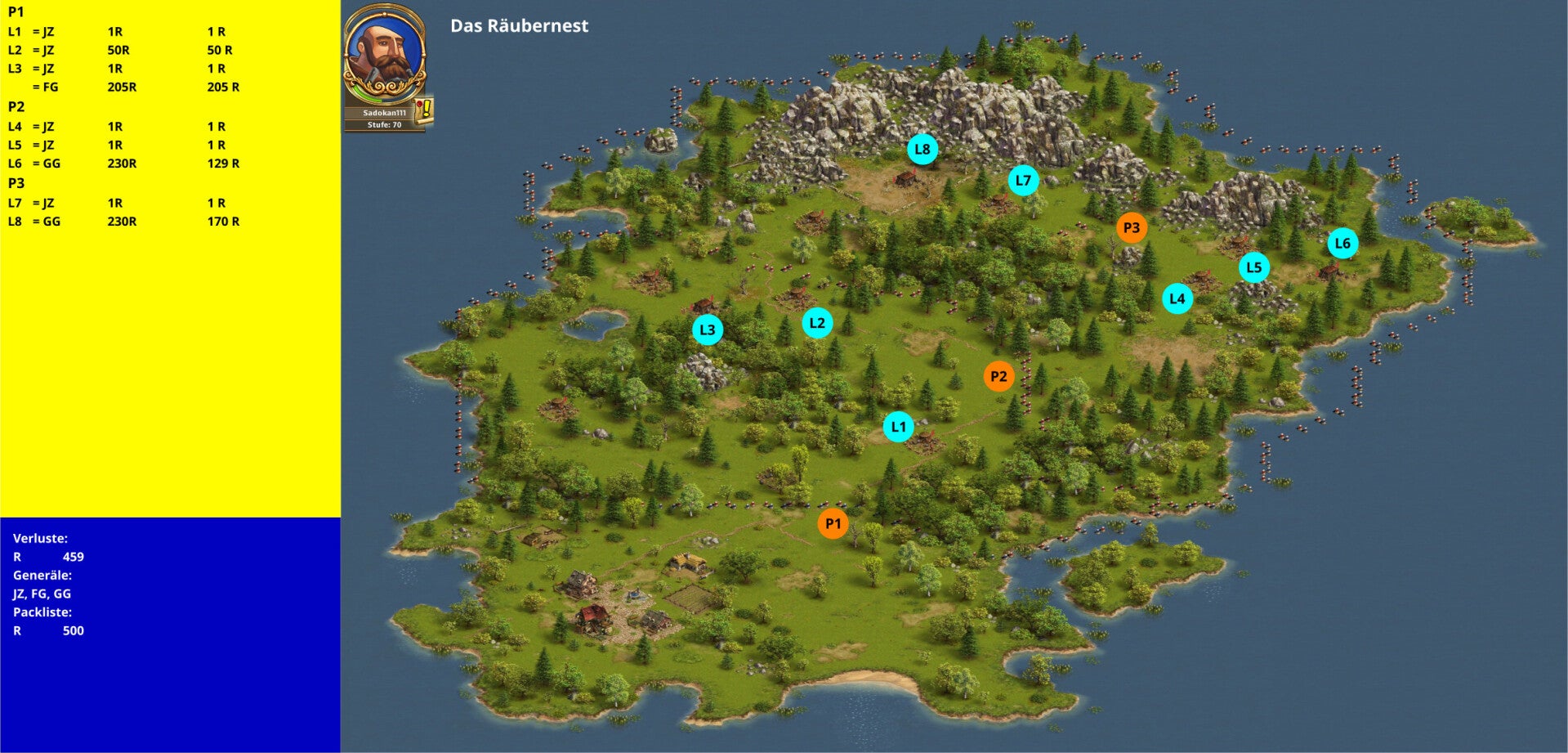Choose the L3 camp marker
Screen dimensions: 1568x753
pos(708,330)
